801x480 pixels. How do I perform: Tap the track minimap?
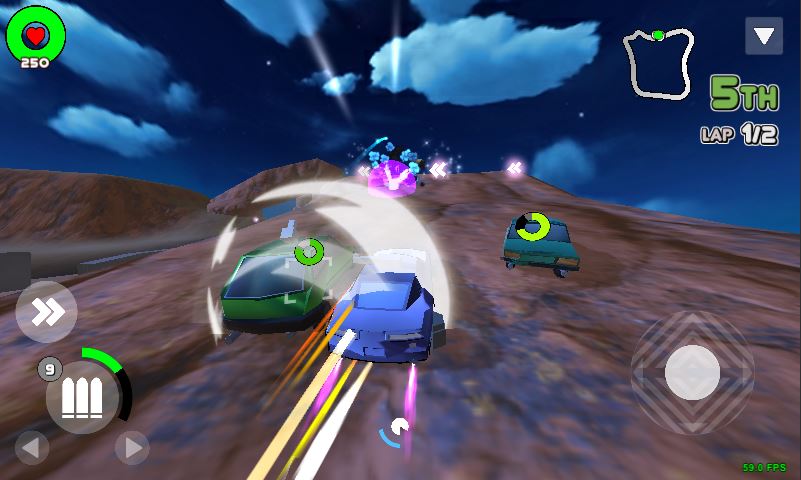tap(658, 63)
